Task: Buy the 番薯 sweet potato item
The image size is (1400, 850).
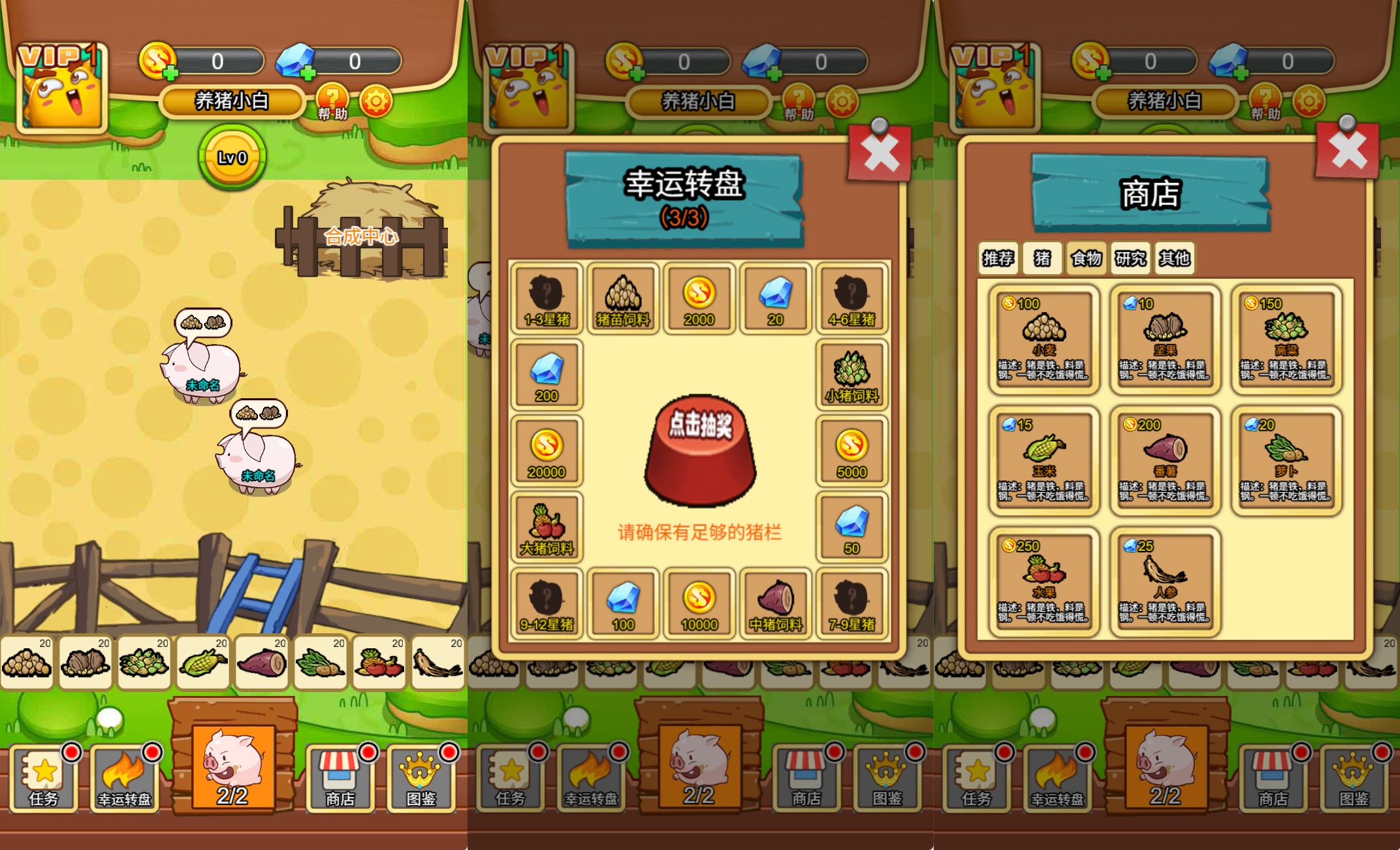Action: point(1165,460)
